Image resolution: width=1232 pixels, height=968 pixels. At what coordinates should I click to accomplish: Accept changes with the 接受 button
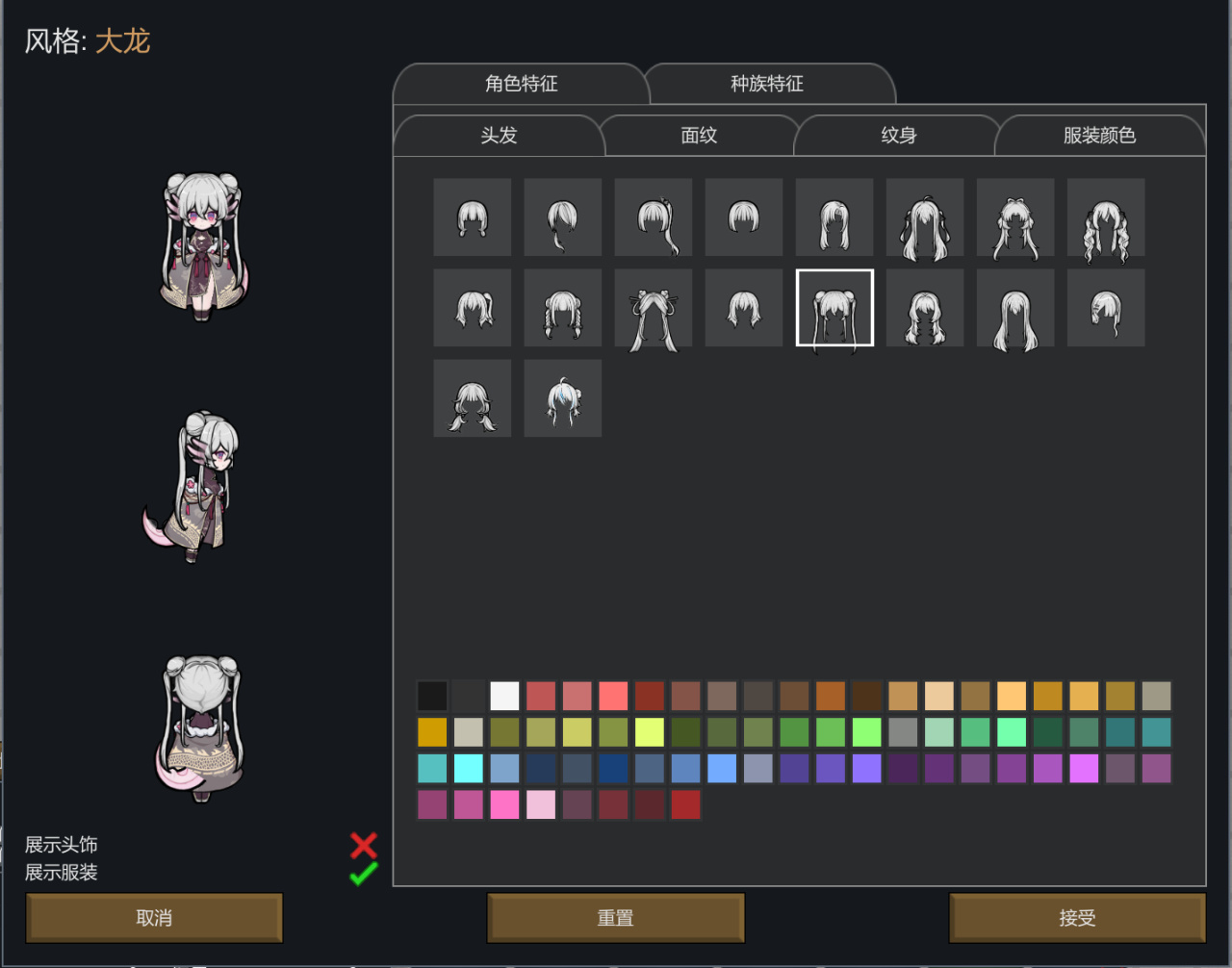1077,918
